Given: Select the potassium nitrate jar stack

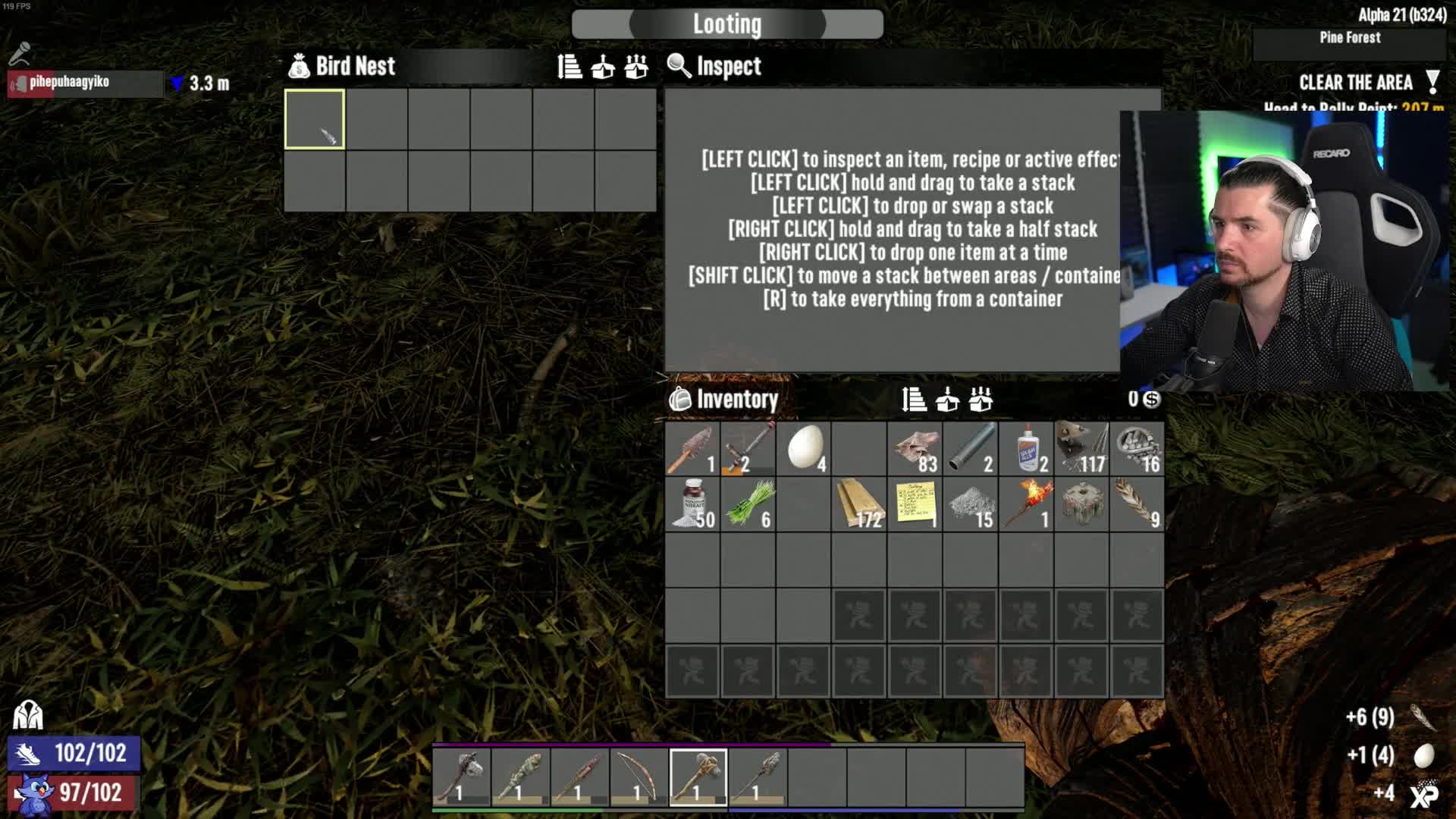Looking at the screenshot, I should click(692, 504).
